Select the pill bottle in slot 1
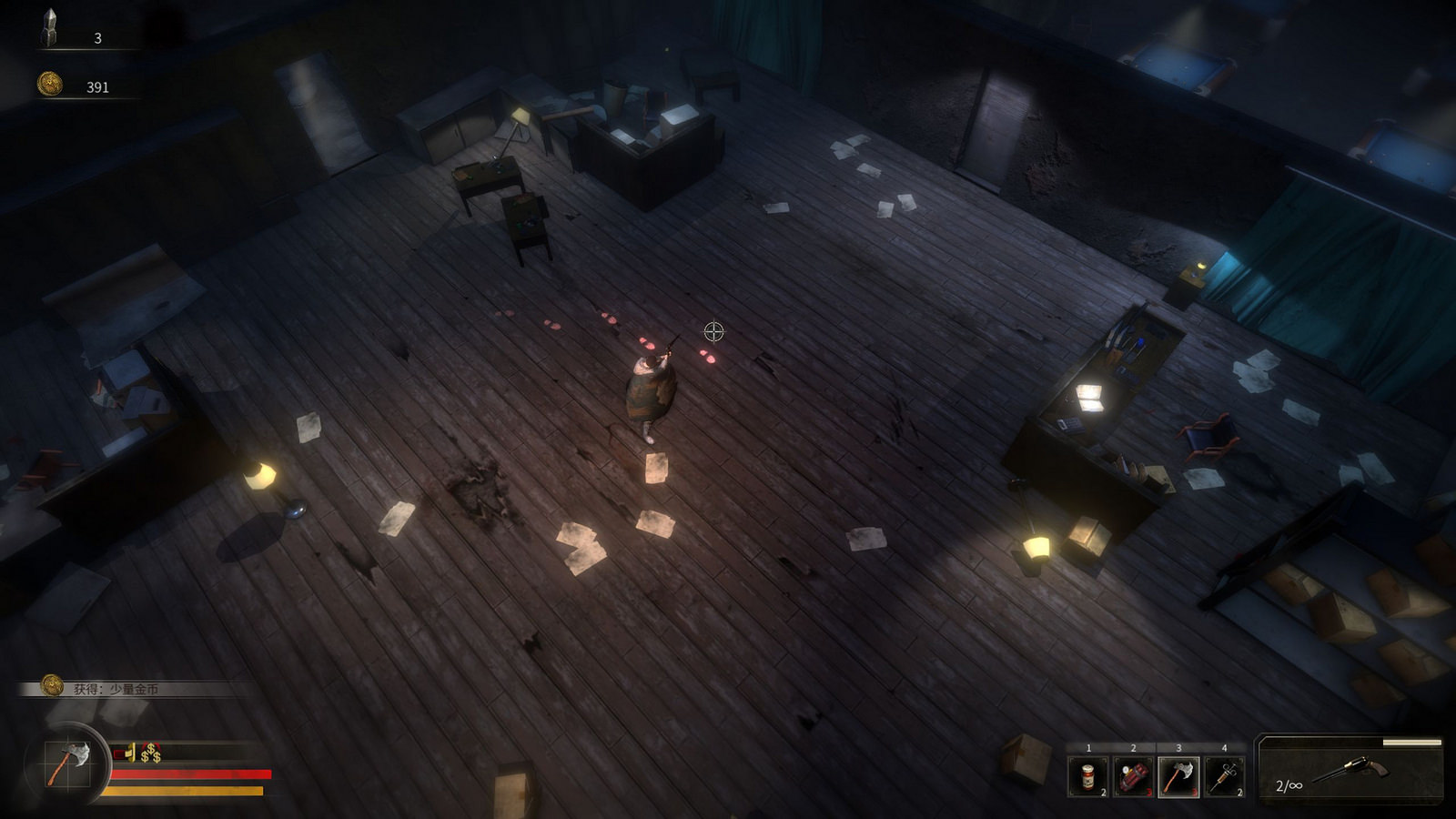The width and height of the screenshot is (1456, 819). [x=1087, y=776]
